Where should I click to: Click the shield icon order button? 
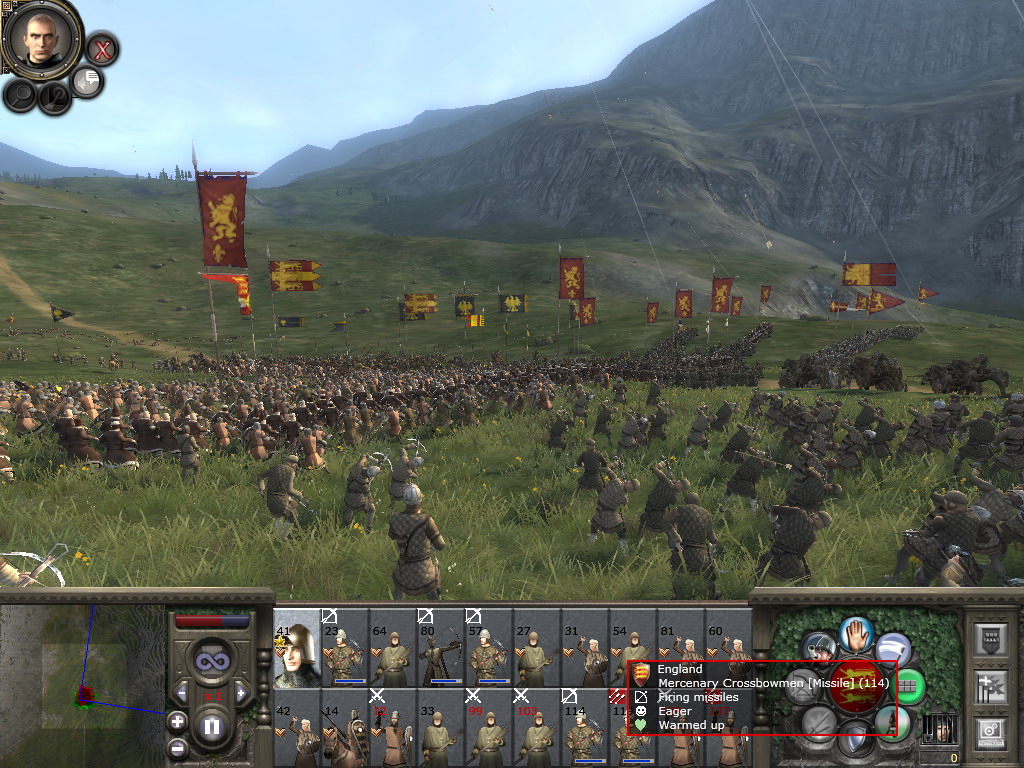(856, 740)
